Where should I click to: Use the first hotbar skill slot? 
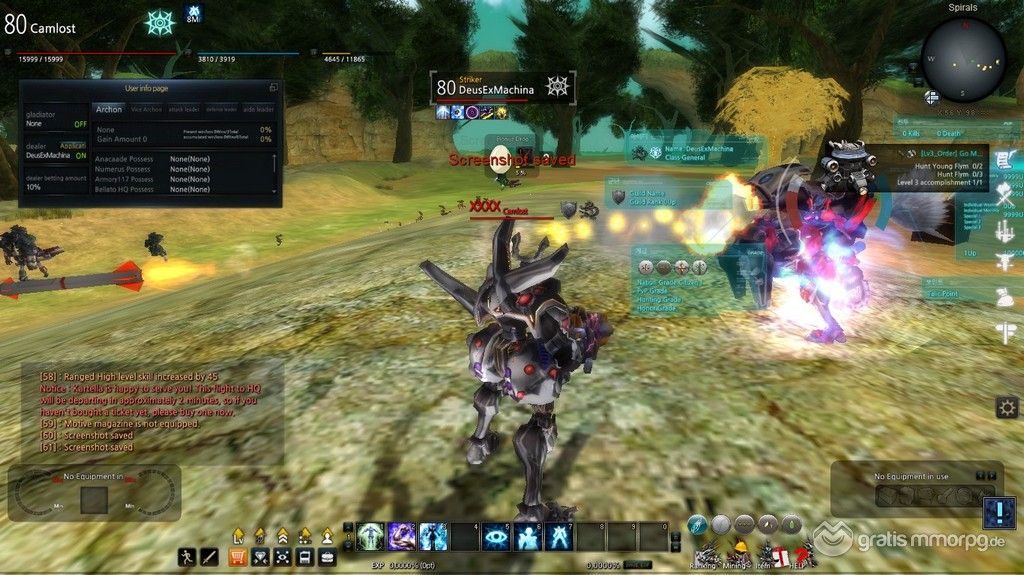tap(371, 537)
